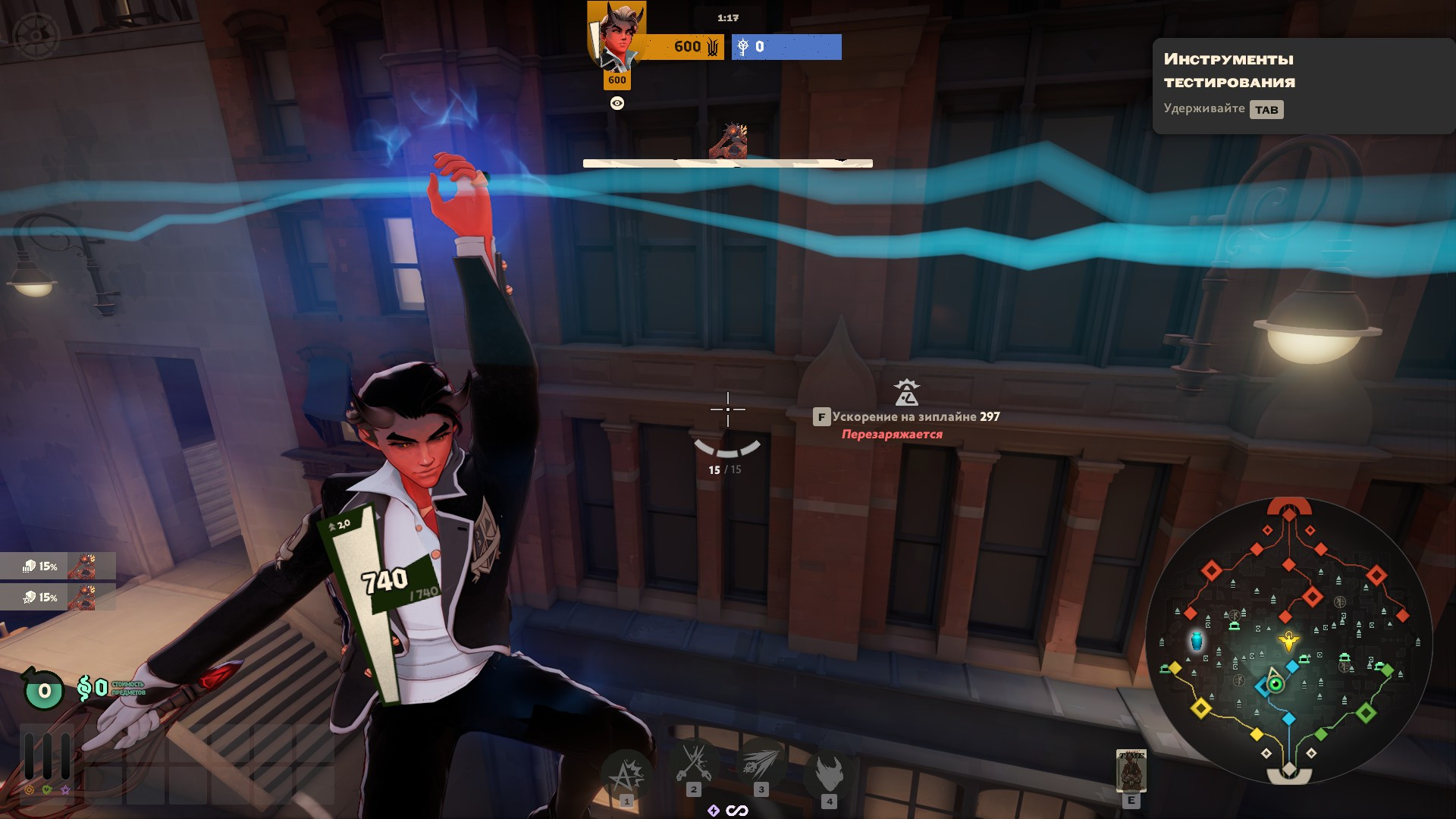Open the three-bar item stats panel
The width and height of the screenshot is (1456, 819).
[47, 755]
